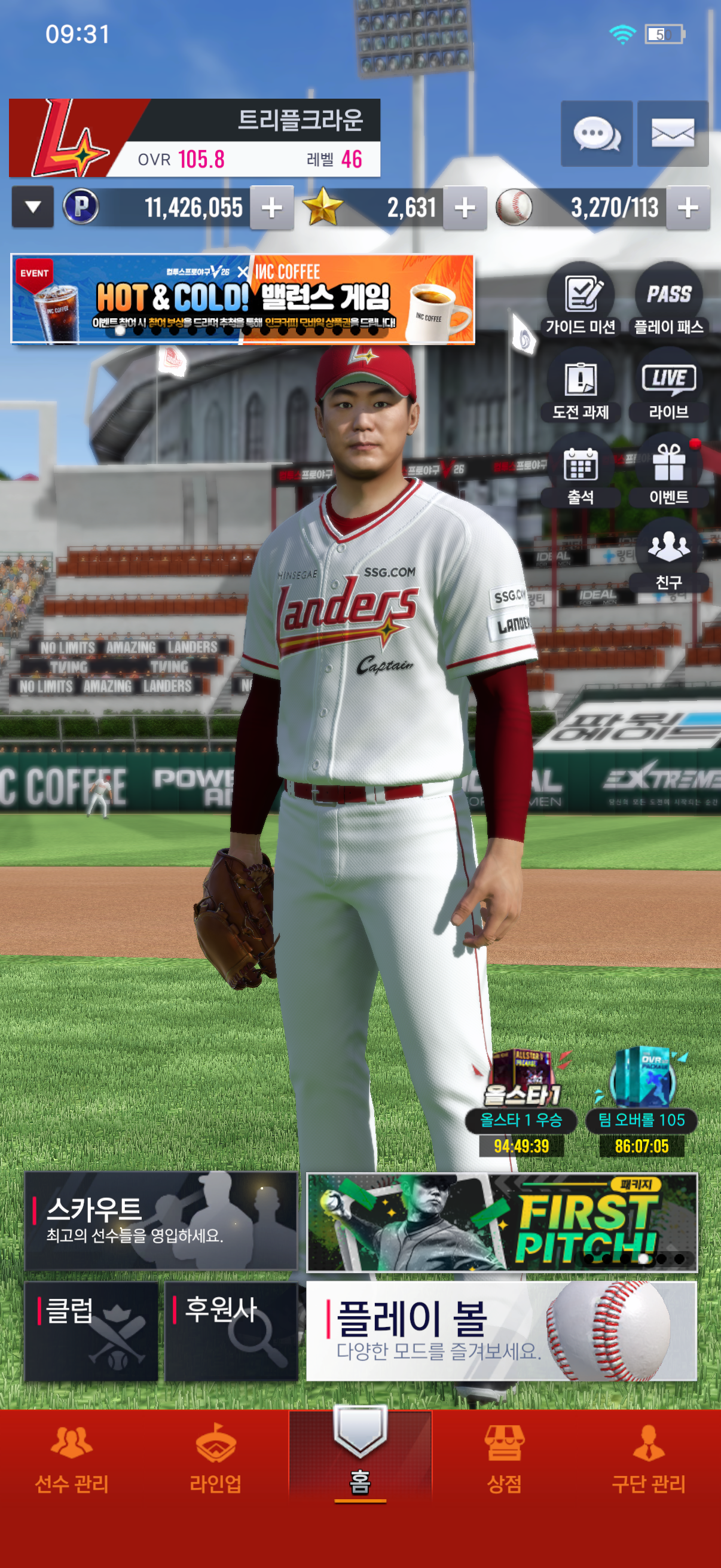Image resolution: width=721 pixels, height=1568 pixels.
Task: Select 플레이 볼 to play a game
Action: coord(501,1331)
